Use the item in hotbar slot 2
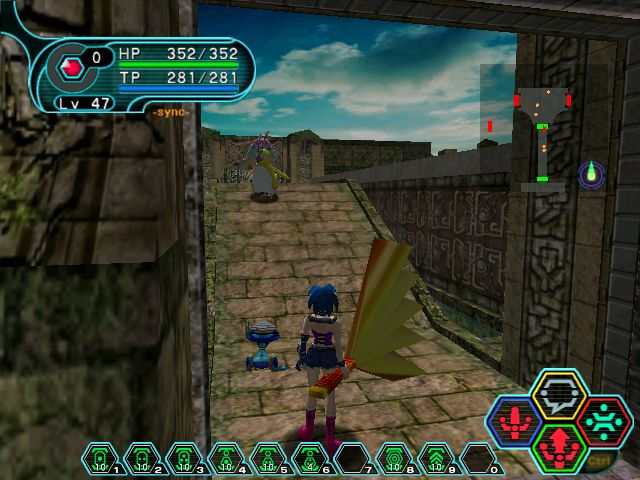 (x=142, y=458)
